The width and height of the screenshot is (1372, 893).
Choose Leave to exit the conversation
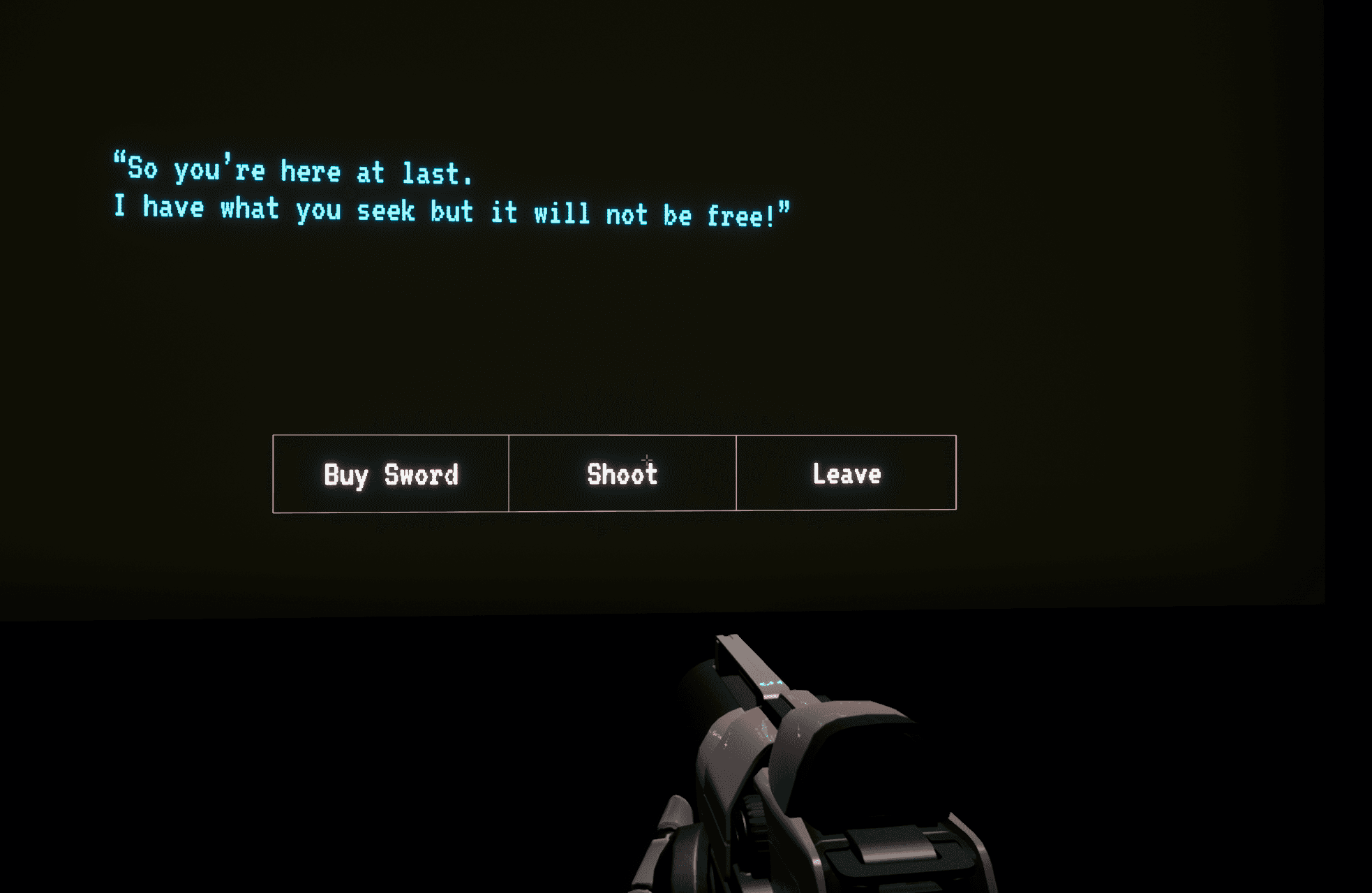tap(845, 474)
